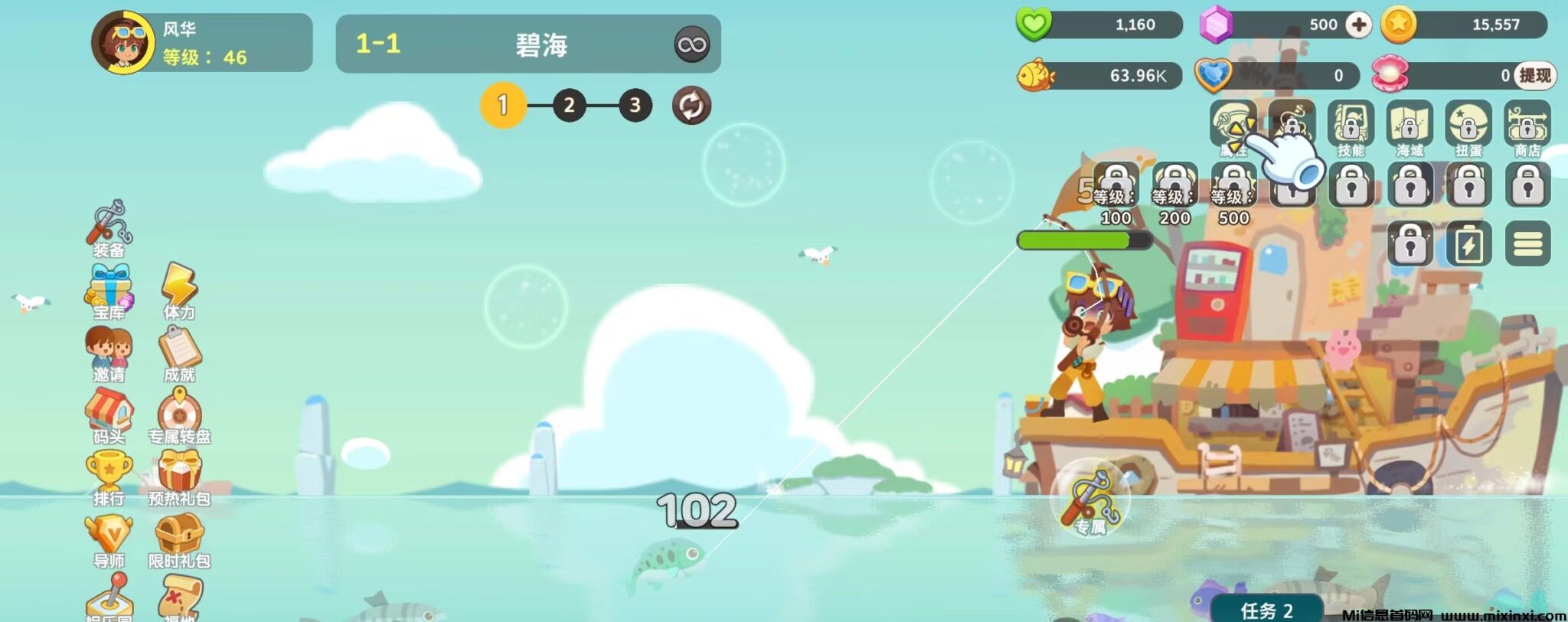Open the 导师 mentor badge
This screenshot has height=622, width=1568.
pos(109,539)
